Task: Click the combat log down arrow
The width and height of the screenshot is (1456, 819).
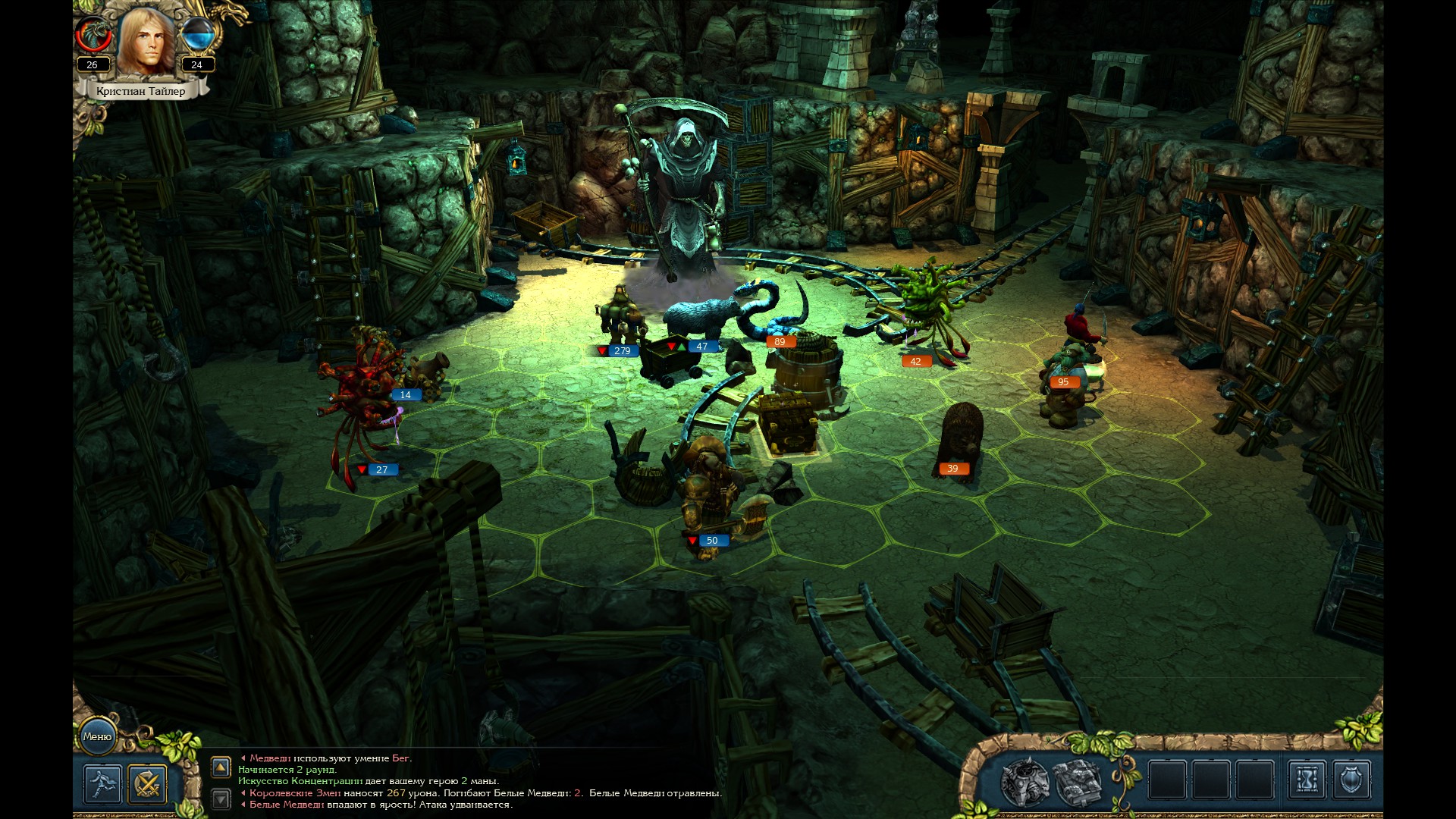Action: [x=221, y=799]
